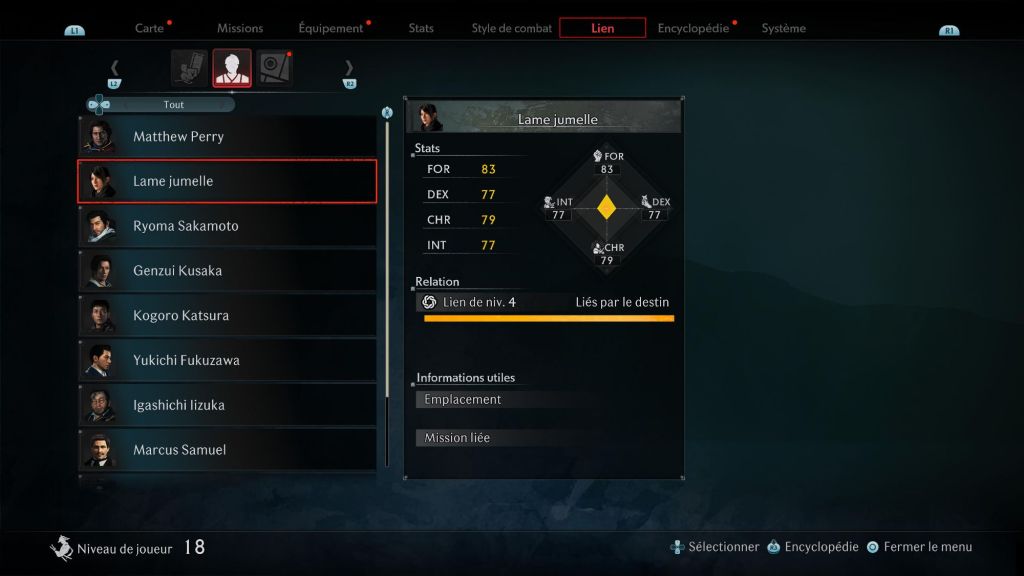This screenshot has width=1024, height=576.
Task: Go to the Style de combat tab
Action: 511,28
